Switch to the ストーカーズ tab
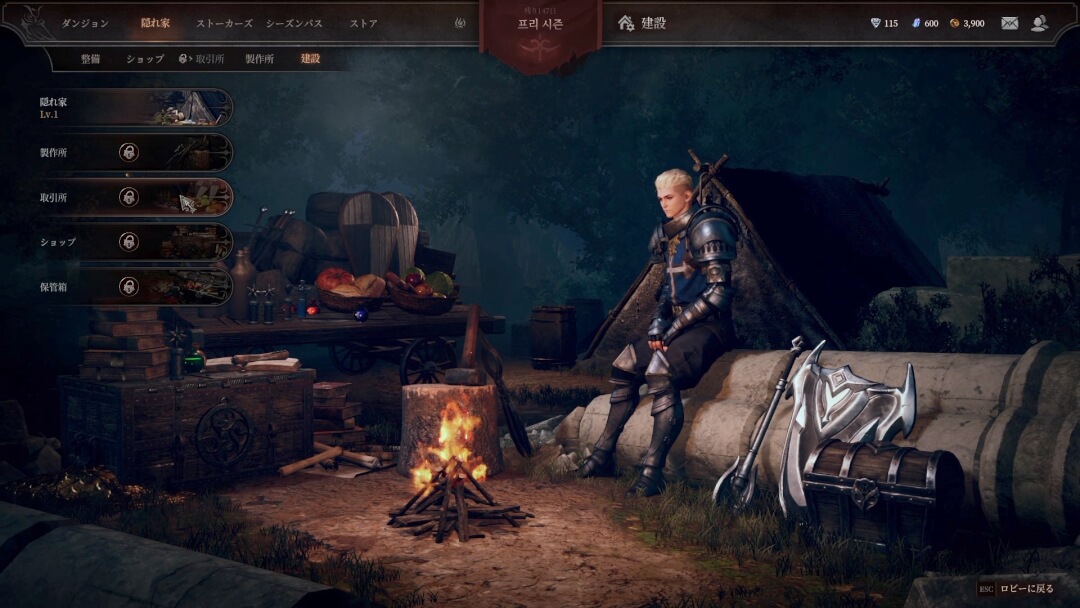1080x608 pixels. [224, 23]
